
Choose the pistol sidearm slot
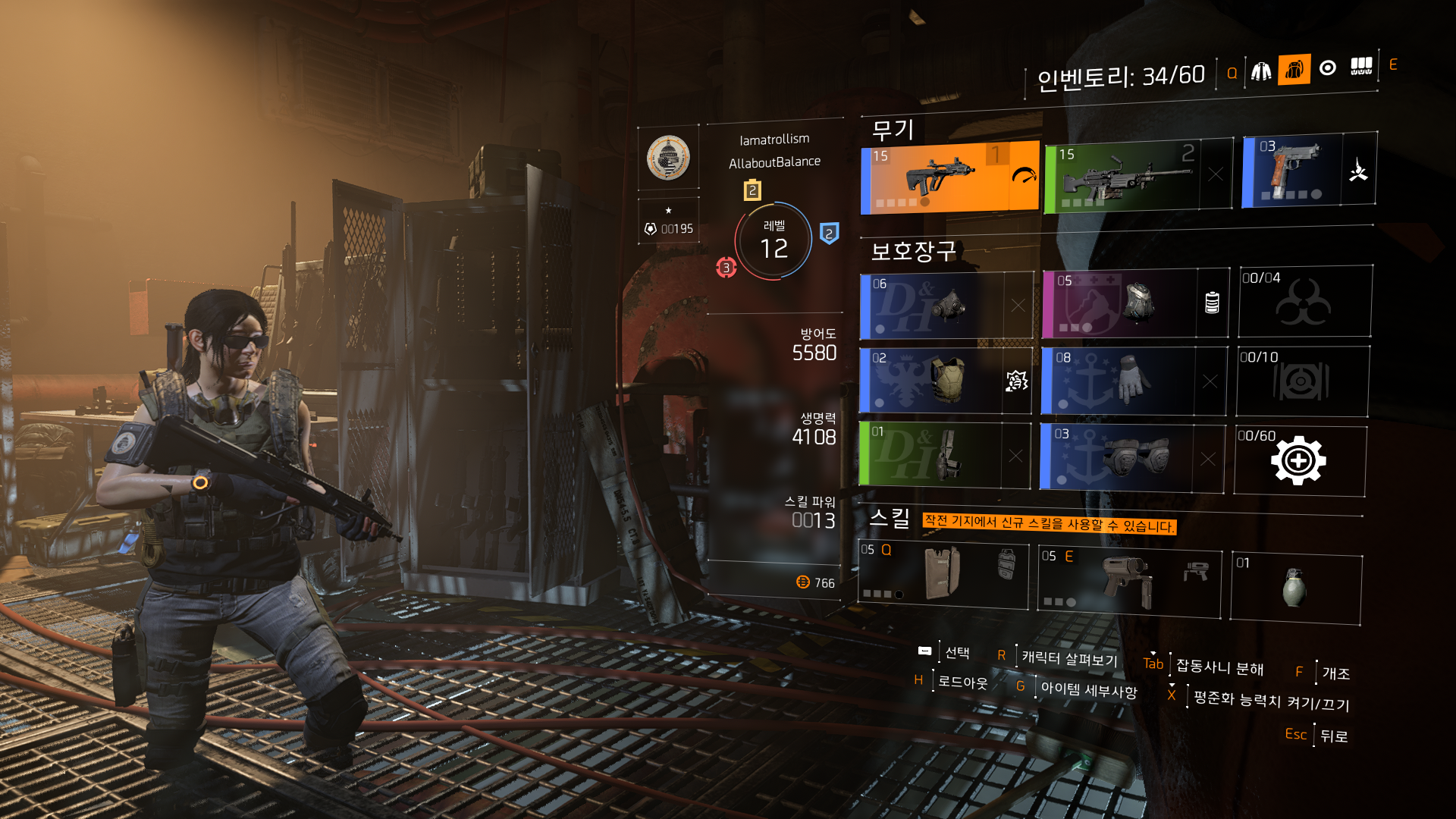pyautogui.click(x=1292, y=171)
